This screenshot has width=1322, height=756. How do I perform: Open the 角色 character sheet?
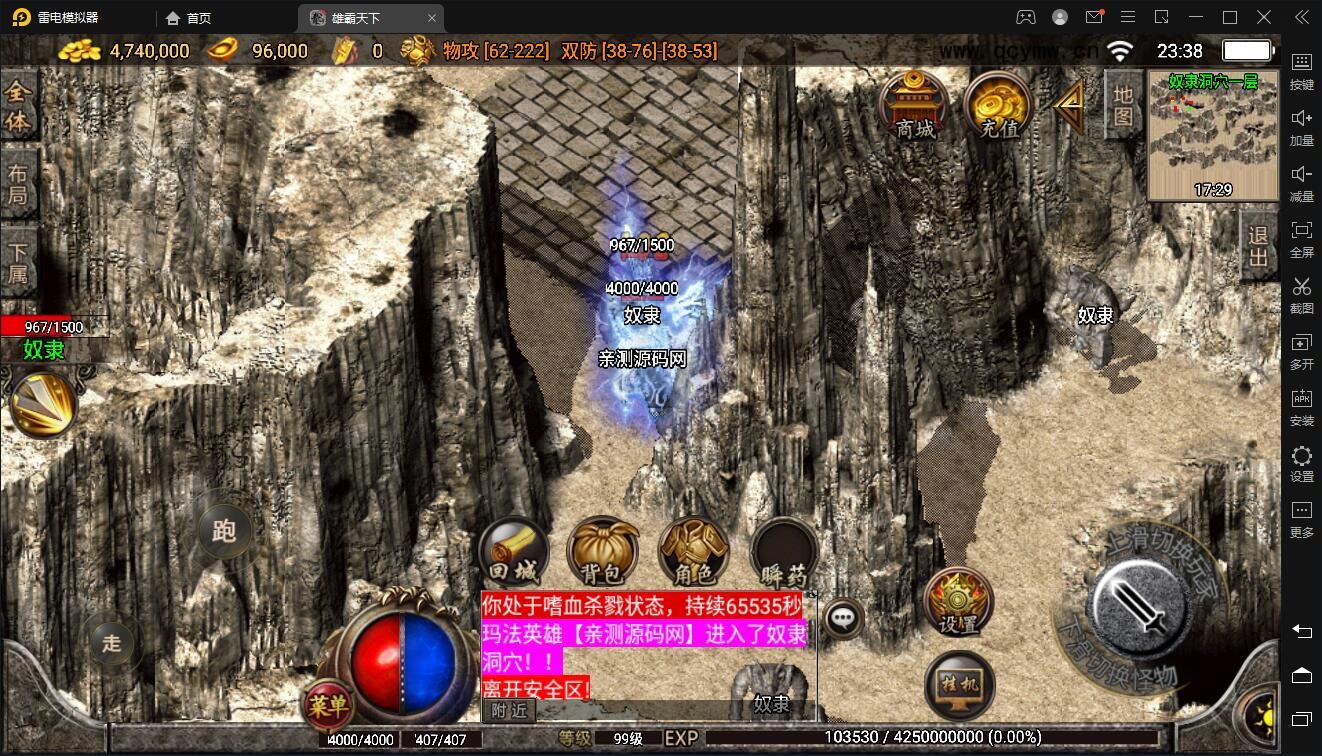[x=693, y=552]
